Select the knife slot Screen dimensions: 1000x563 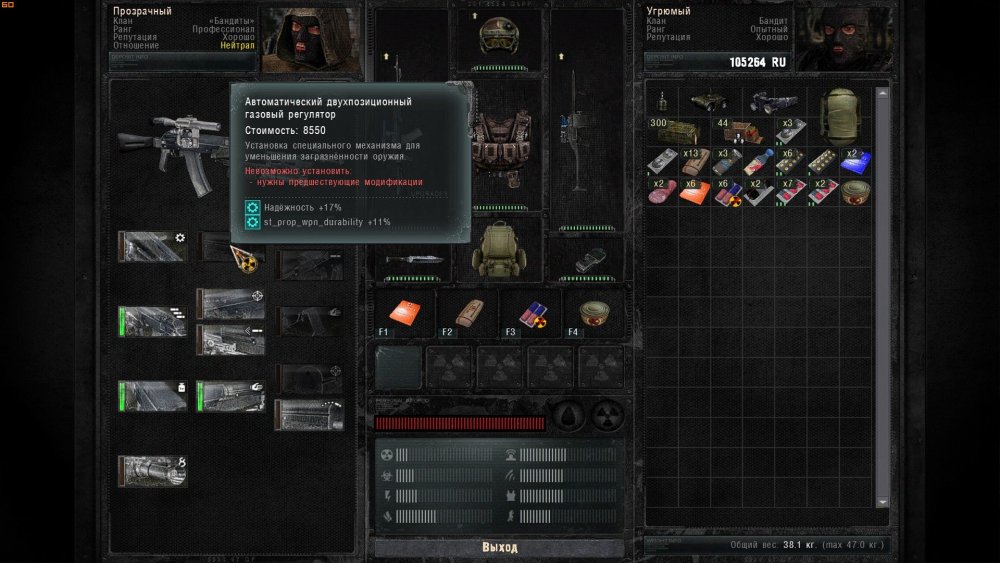click(x=410, y=258)
